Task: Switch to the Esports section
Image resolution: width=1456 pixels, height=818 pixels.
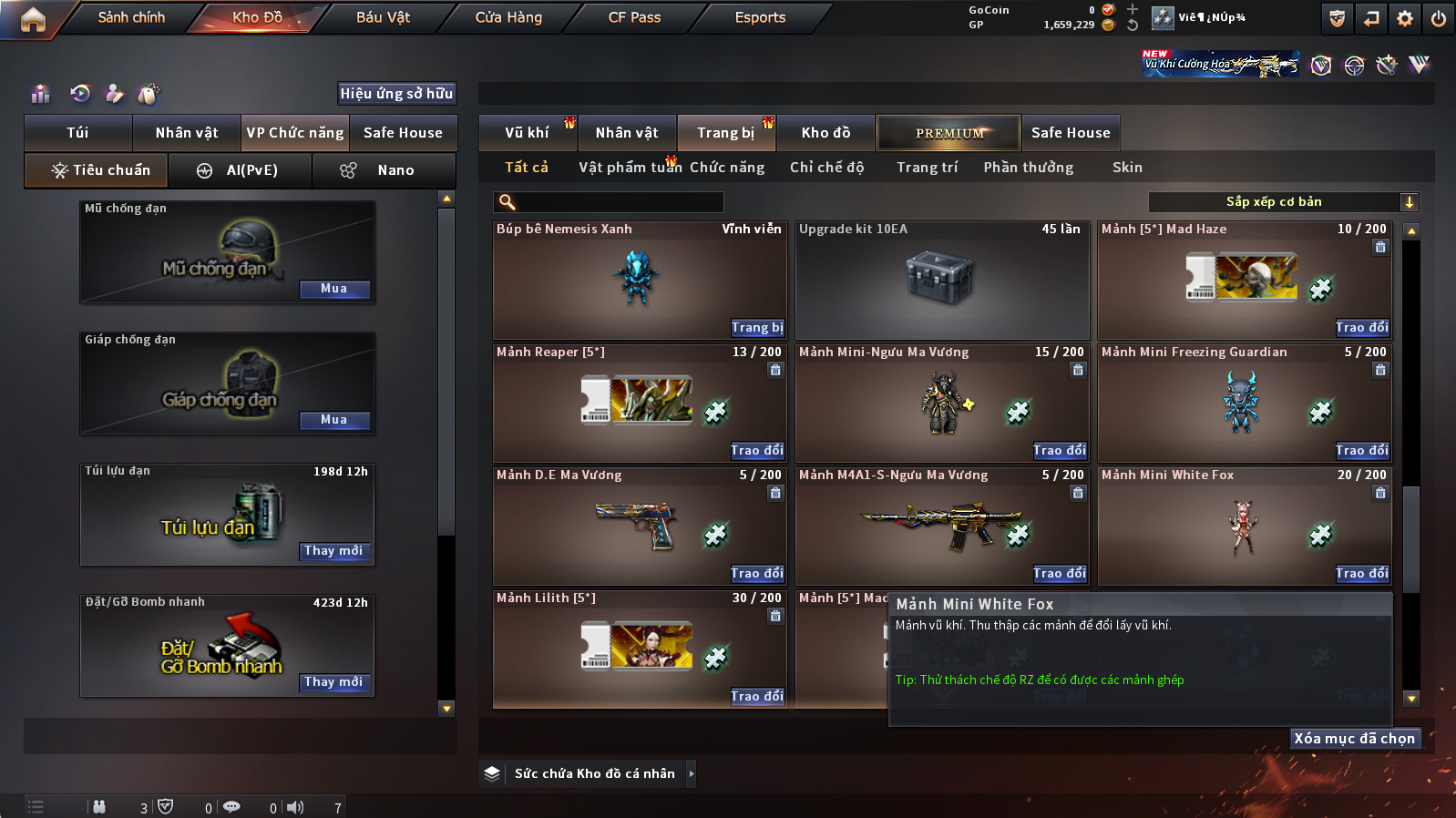Action: [x=760, y=17]
